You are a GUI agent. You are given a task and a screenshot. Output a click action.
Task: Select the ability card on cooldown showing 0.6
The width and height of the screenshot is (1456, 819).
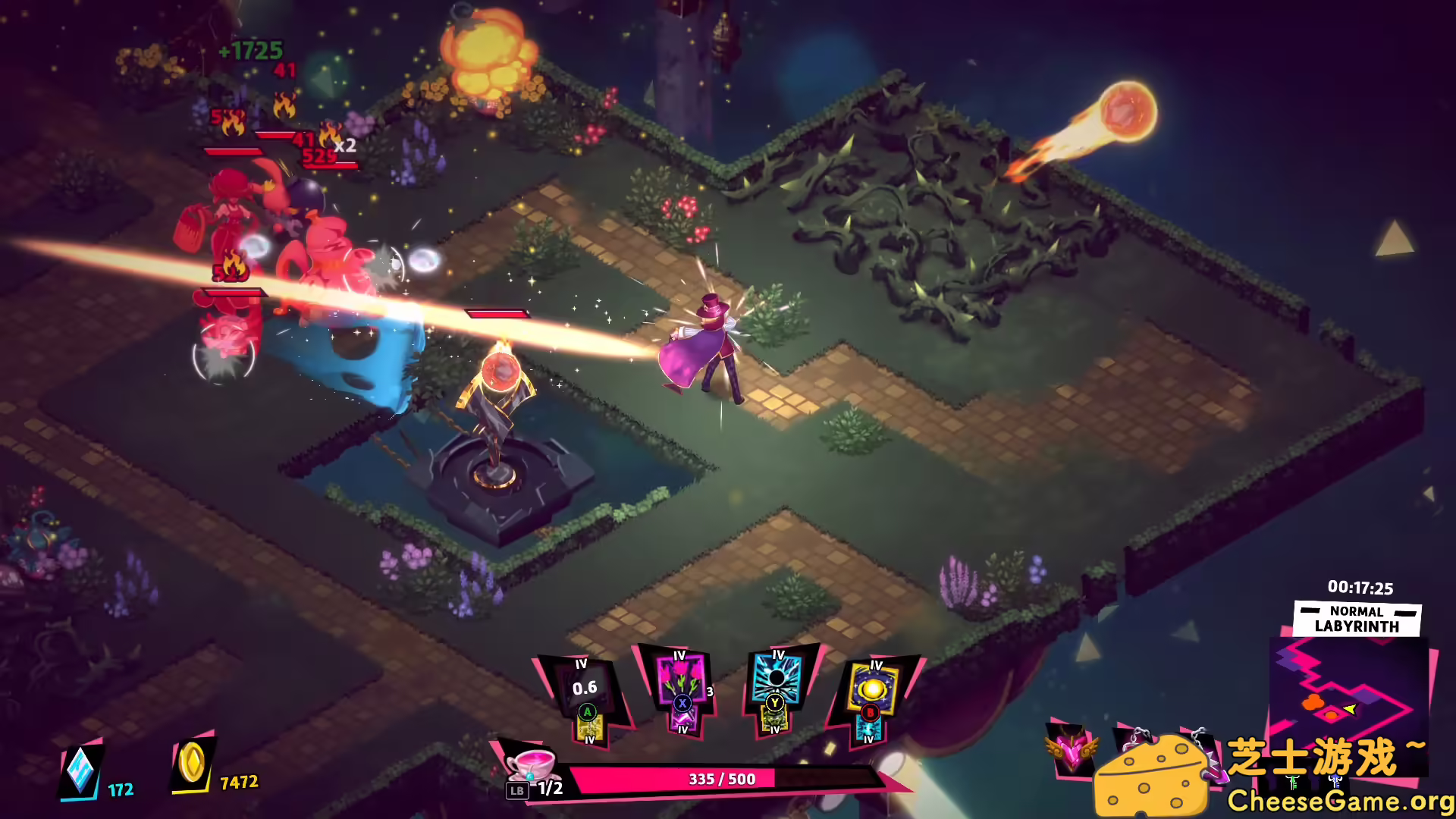click(x=584, y=689)
